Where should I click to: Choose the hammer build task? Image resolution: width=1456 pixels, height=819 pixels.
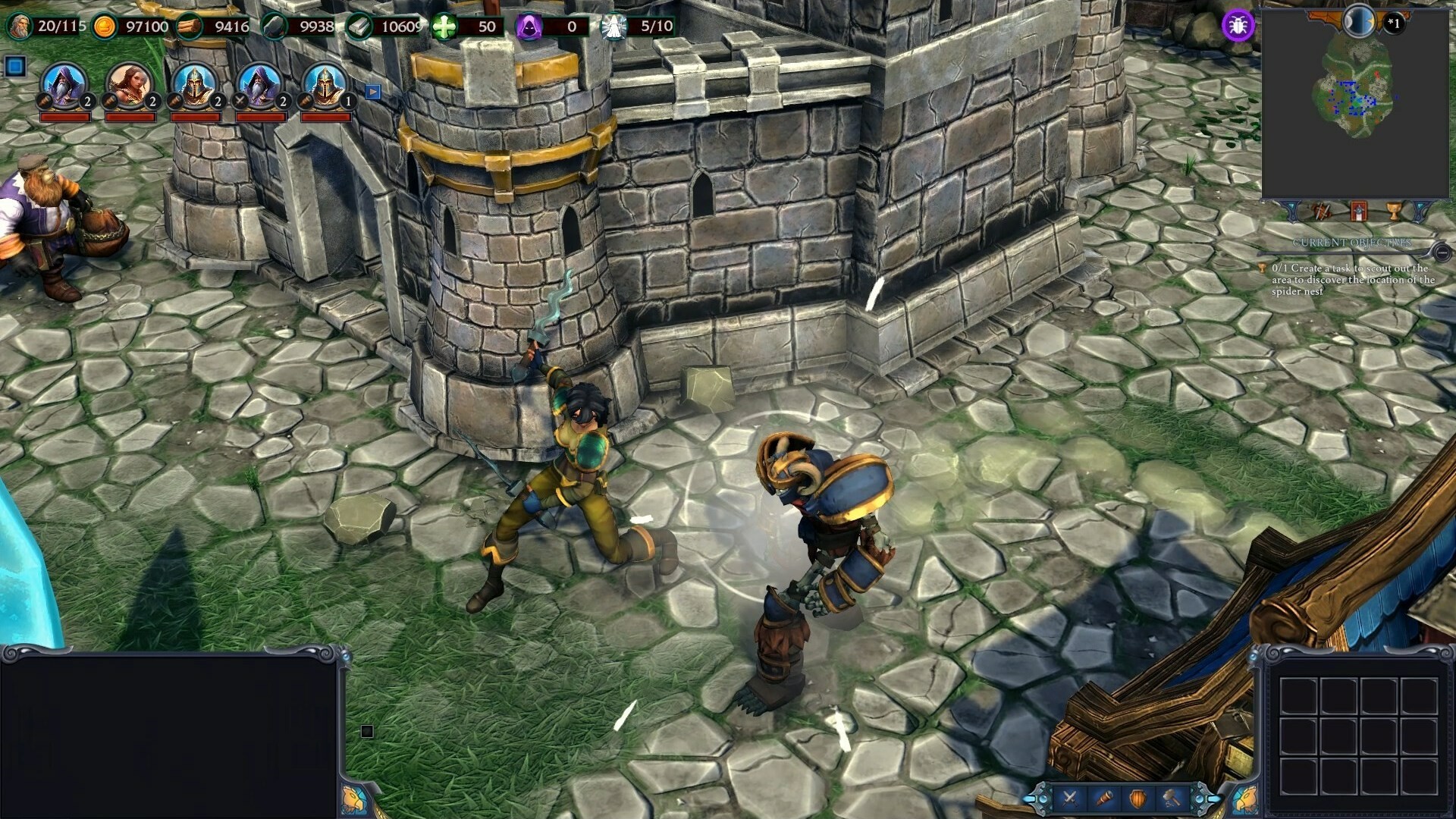[x=1172, y=798]
